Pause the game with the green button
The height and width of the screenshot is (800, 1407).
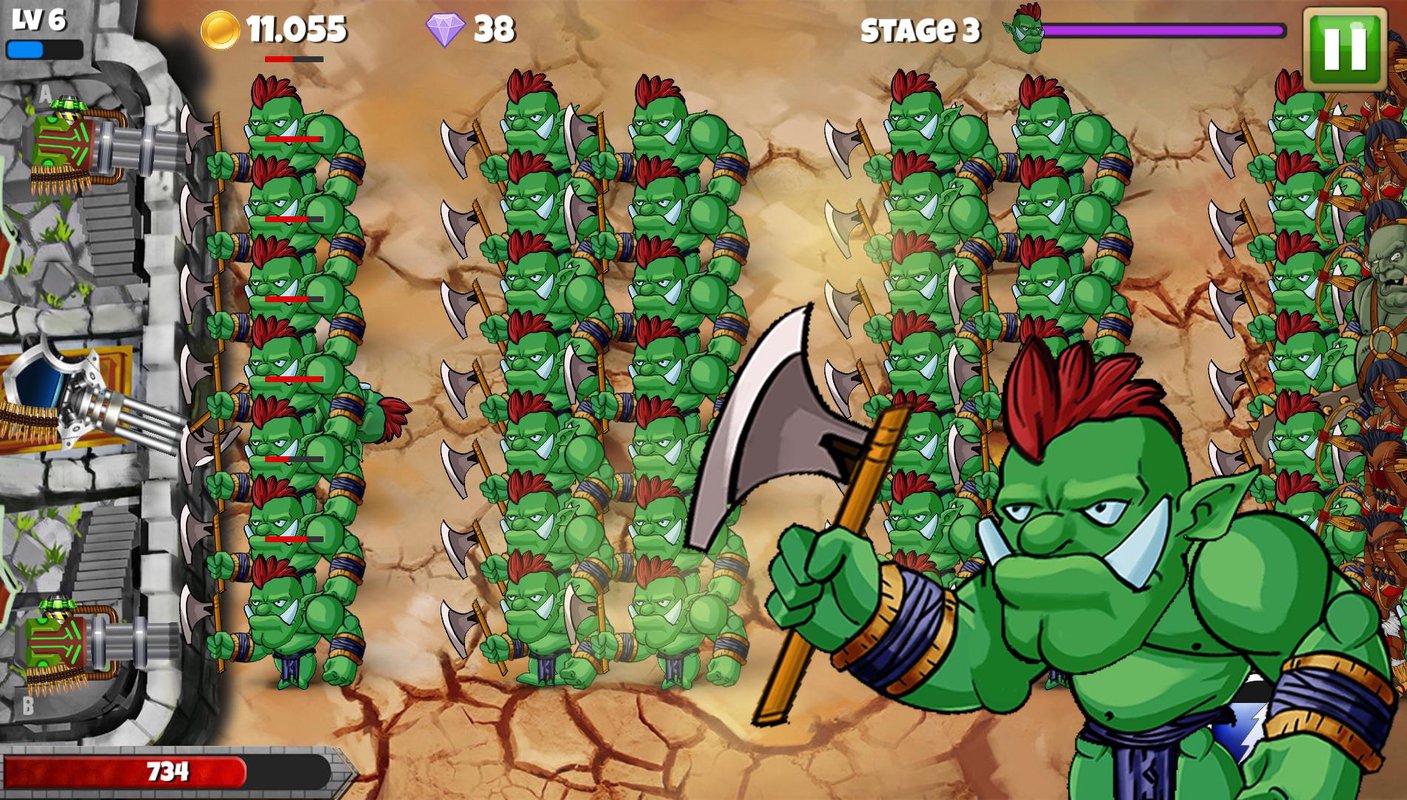click(x=1344, y=48)
